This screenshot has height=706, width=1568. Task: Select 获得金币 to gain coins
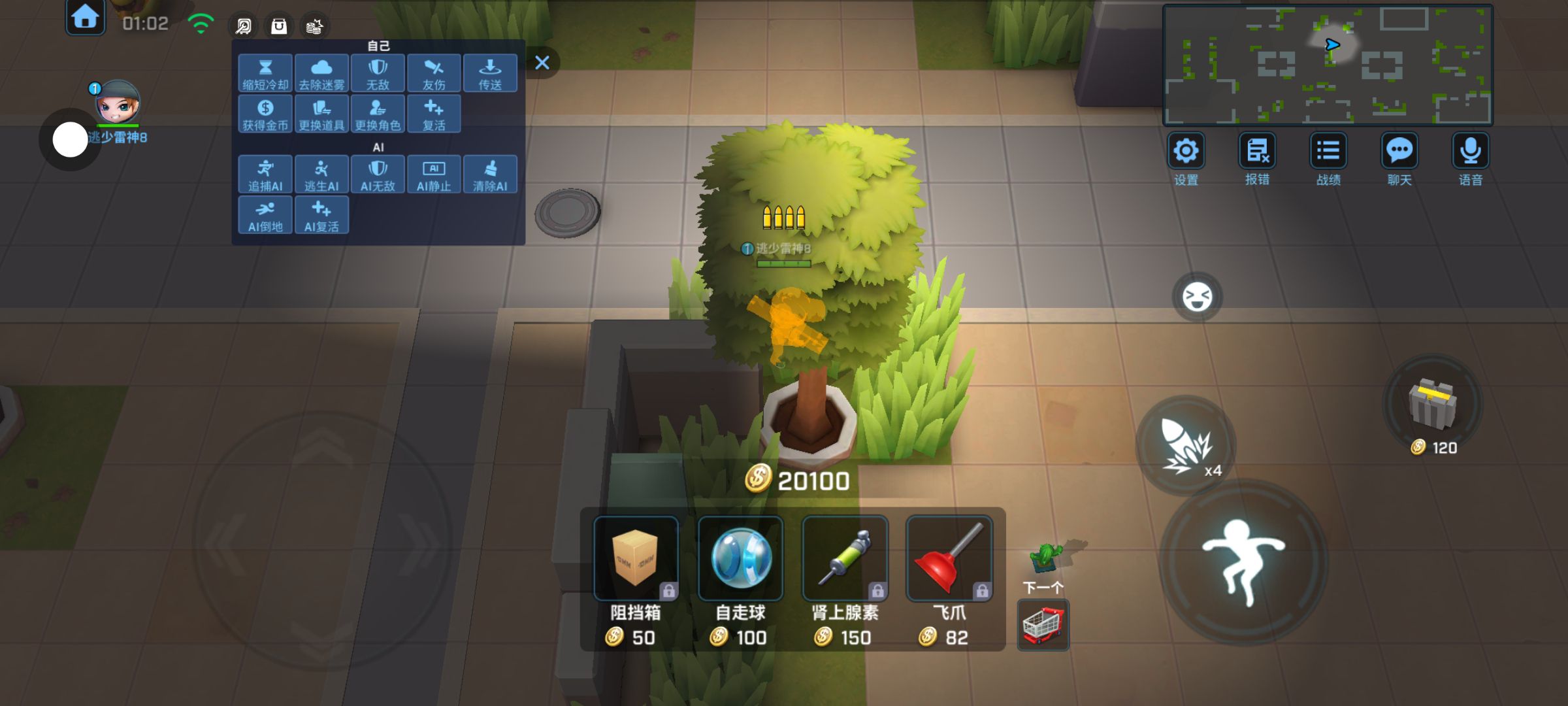tap(265, 114)
